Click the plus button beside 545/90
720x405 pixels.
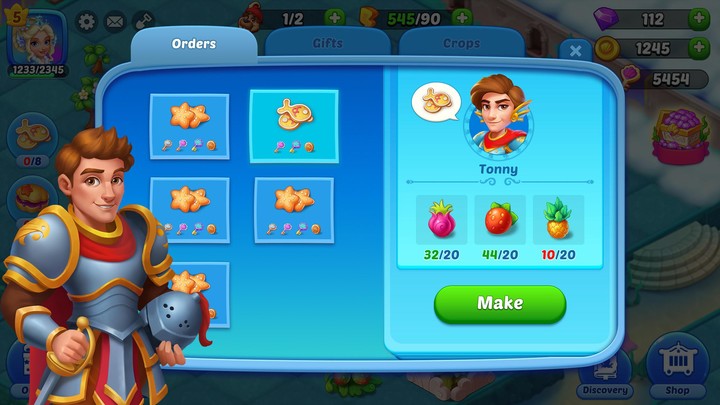[x=461, y=18]
